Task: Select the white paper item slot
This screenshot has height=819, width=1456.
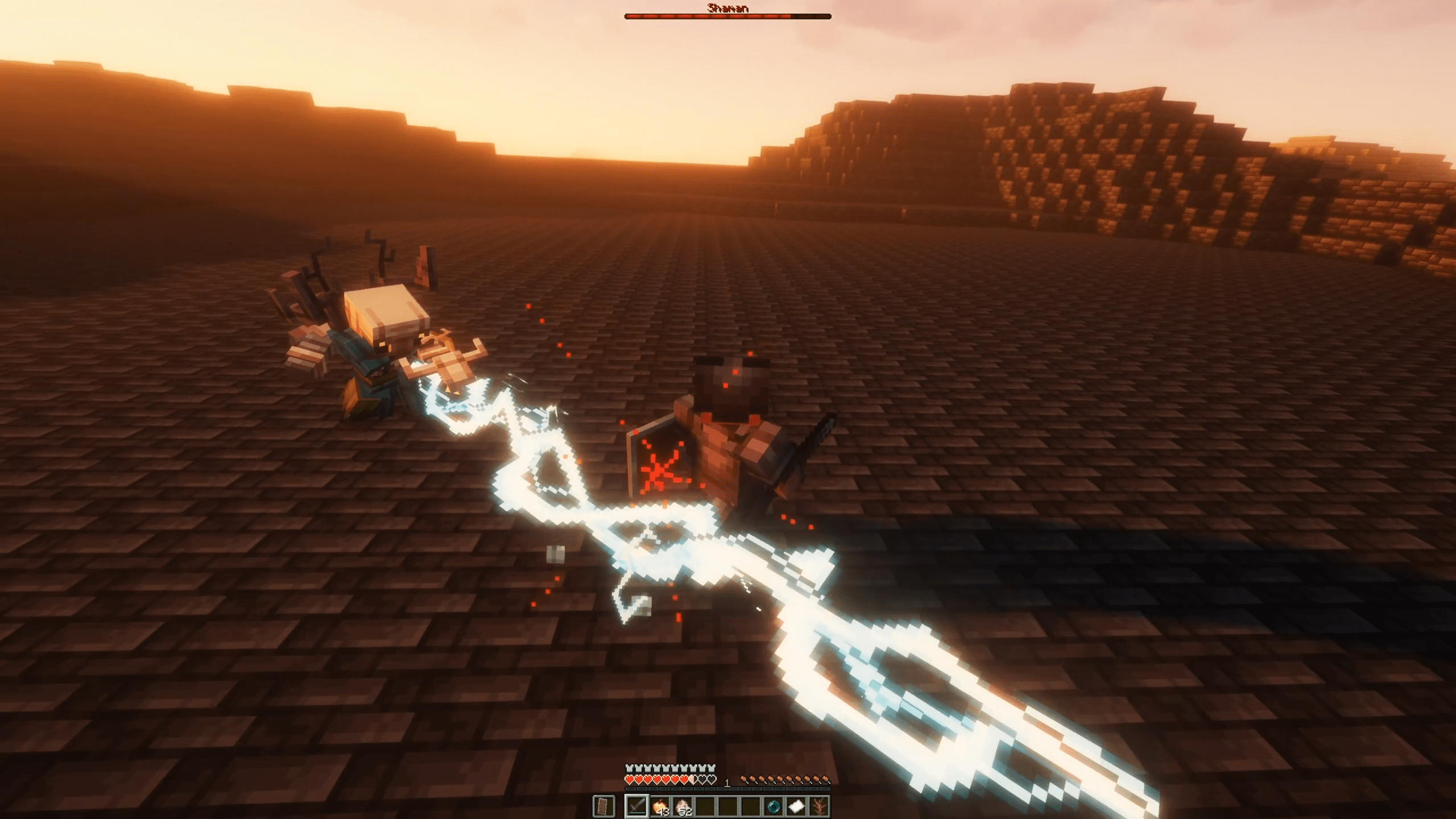Action: tap(796, 806)
